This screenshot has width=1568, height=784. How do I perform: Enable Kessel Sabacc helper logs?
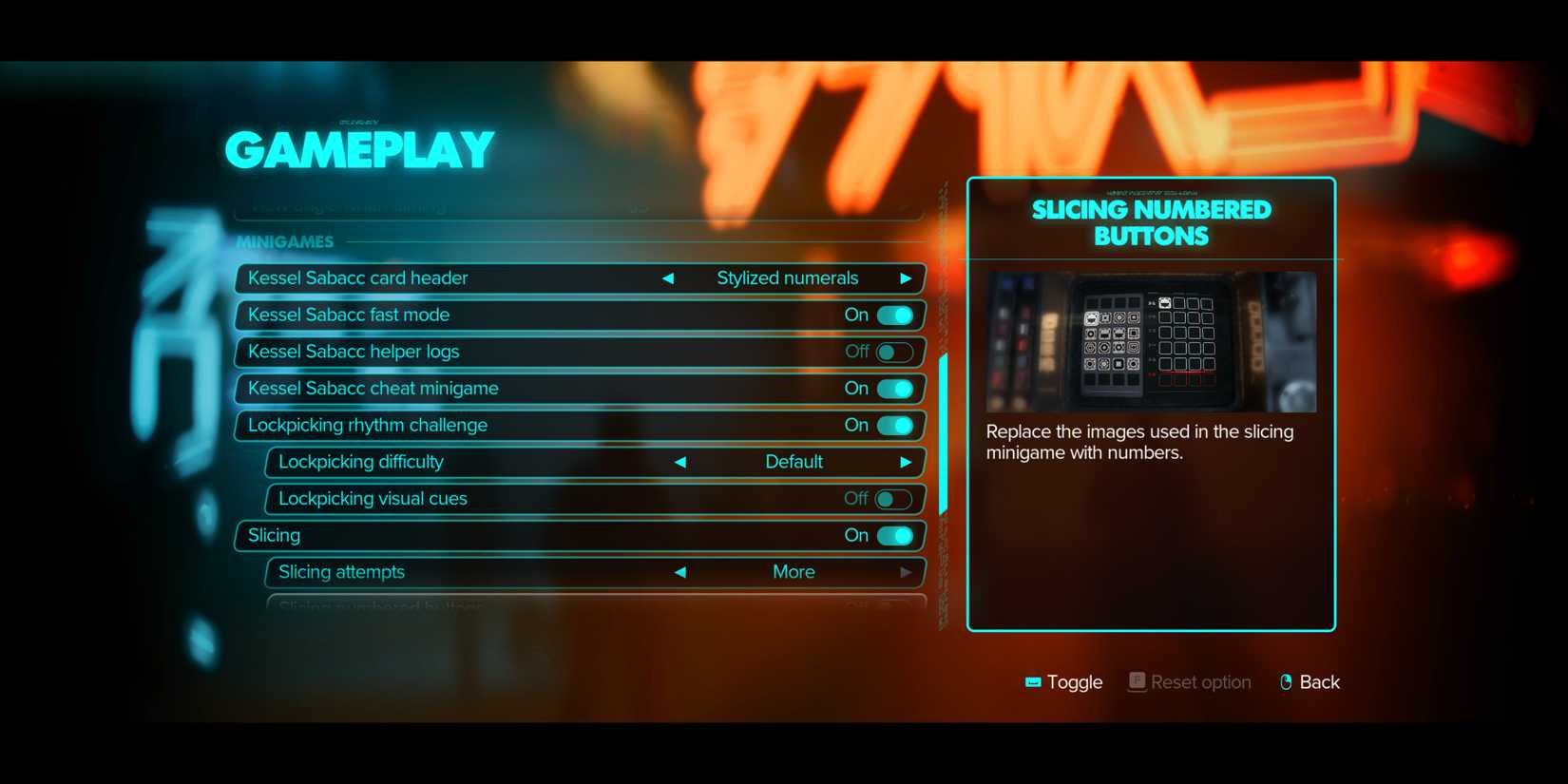(x=893, y=352)
